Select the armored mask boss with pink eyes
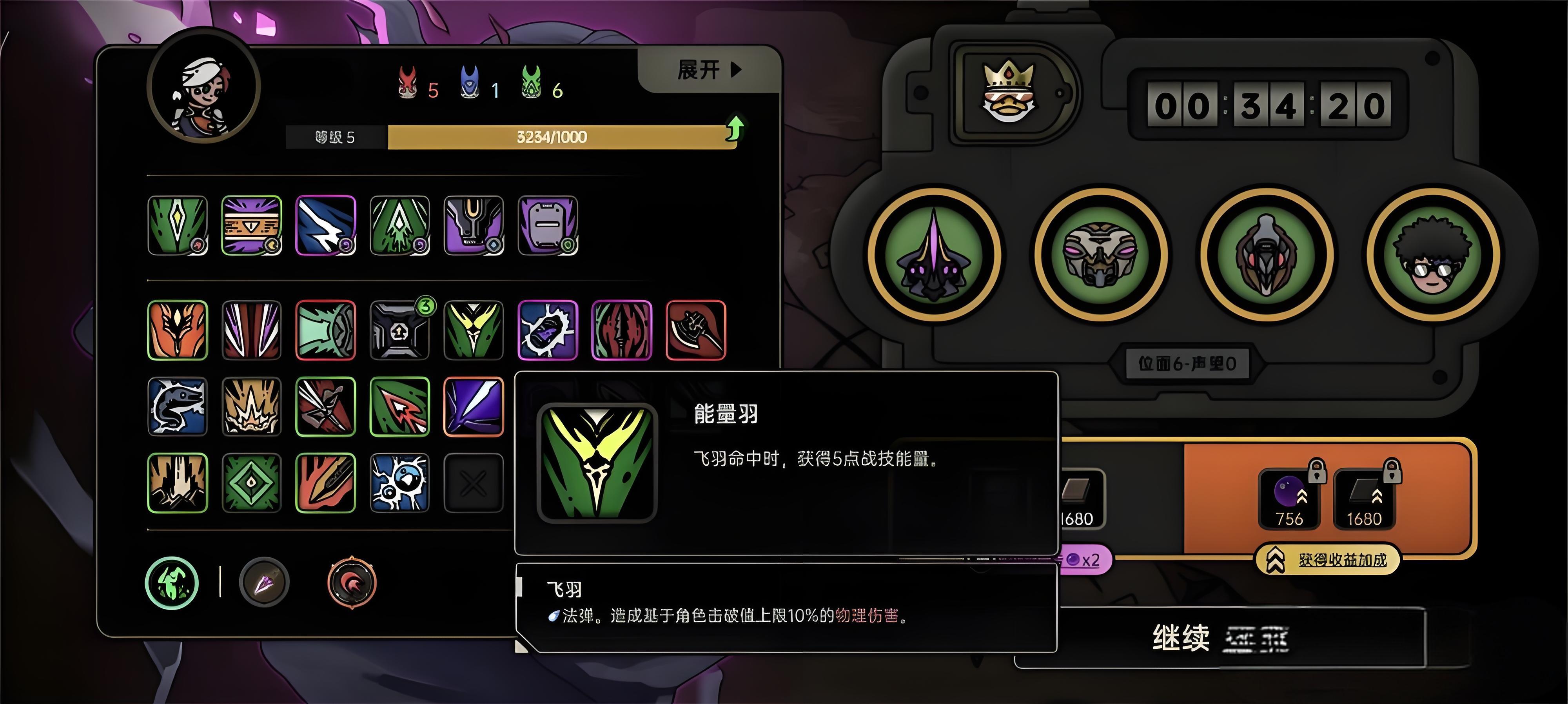The height and width of the screenshot is (704, 1568). coord(1100,254)
